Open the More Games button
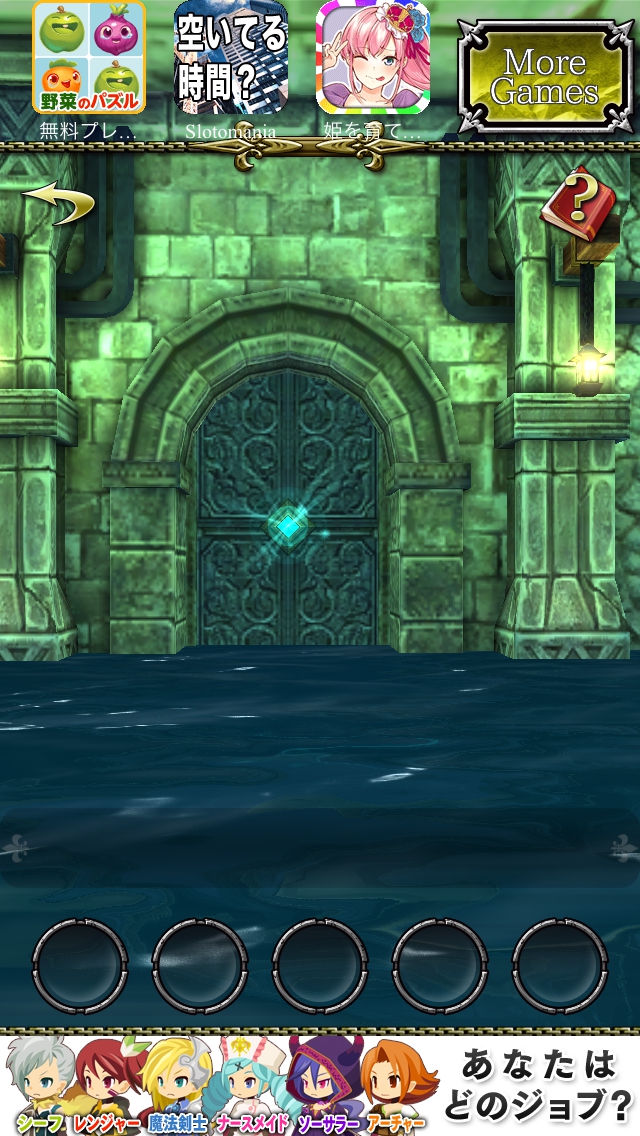The width and height of the screenshot is (640, 1136). click(544, 77)
